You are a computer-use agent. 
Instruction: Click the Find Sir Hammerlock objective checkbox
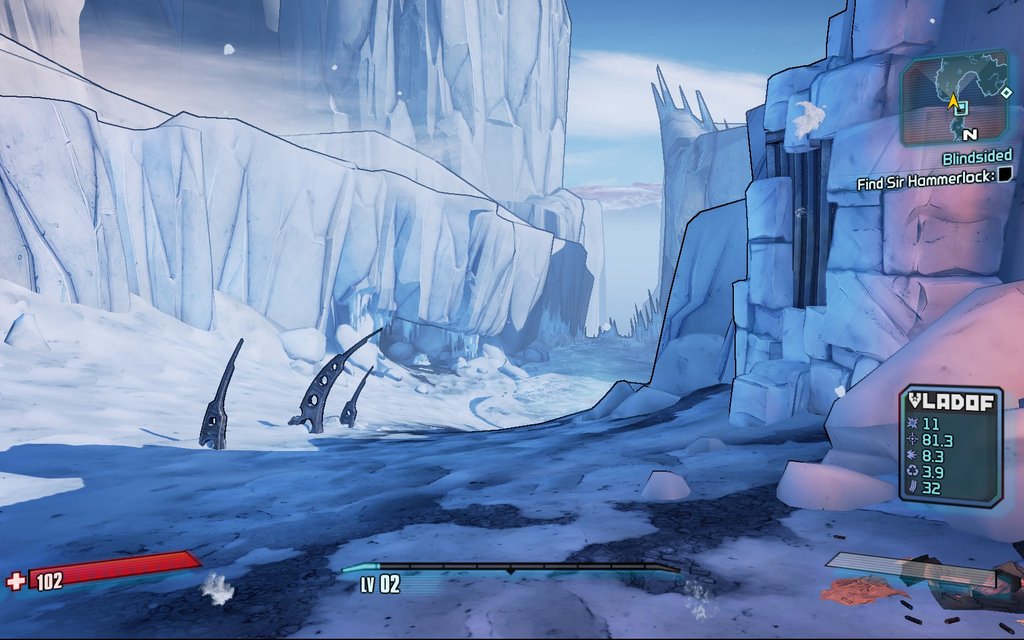coord(1005,175)
